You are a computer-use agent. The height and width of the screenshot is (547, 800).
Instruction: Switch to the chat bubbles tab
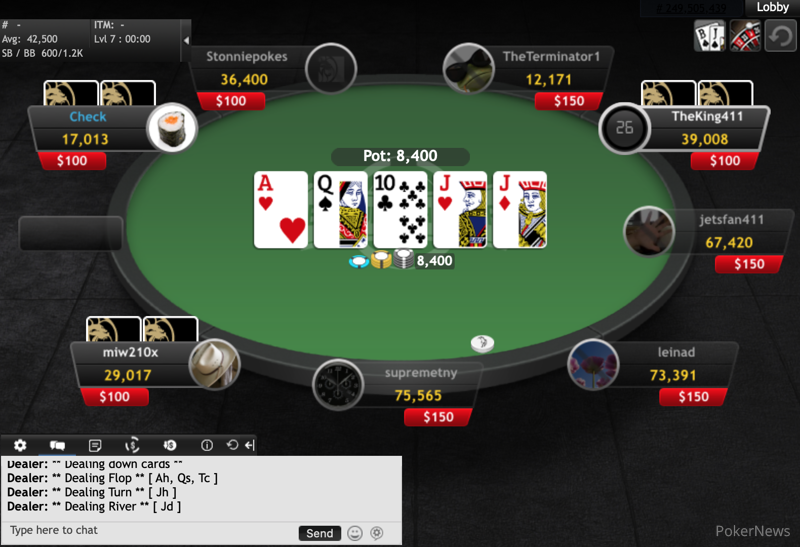click(57, 445)
